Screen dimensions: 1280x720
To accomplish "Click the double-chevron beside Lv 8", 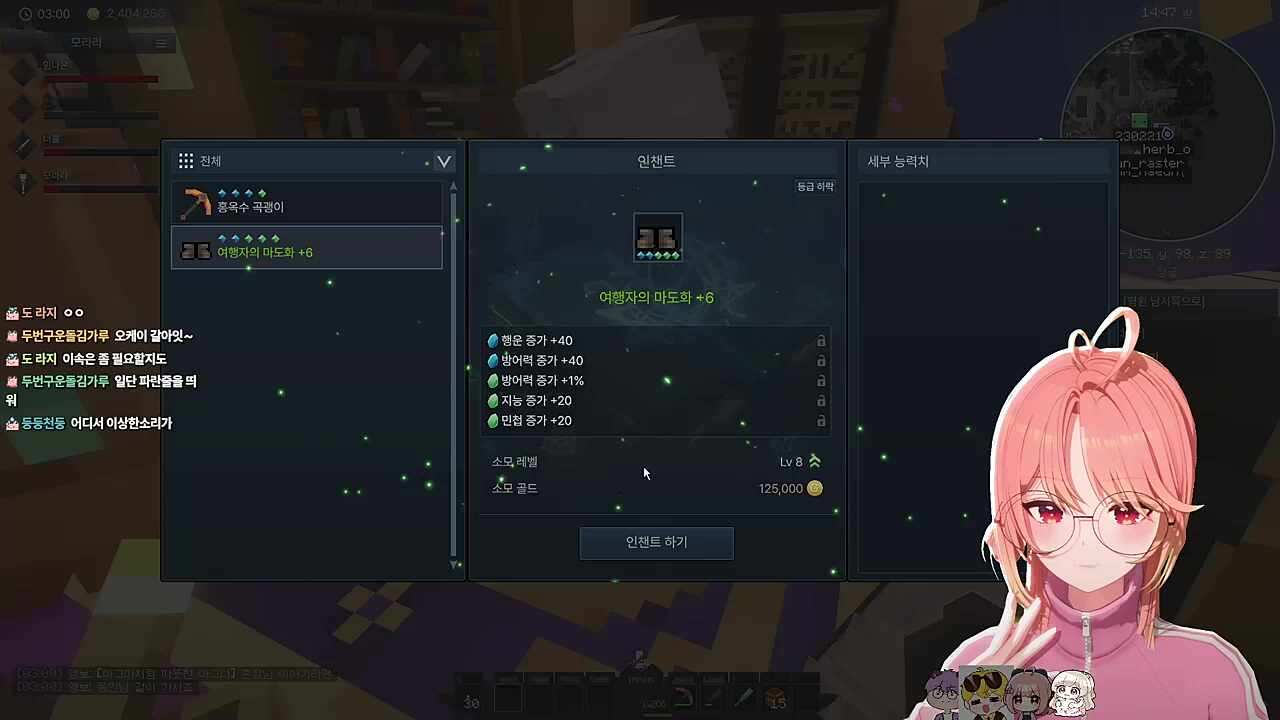I will click(x=814, y=461).
